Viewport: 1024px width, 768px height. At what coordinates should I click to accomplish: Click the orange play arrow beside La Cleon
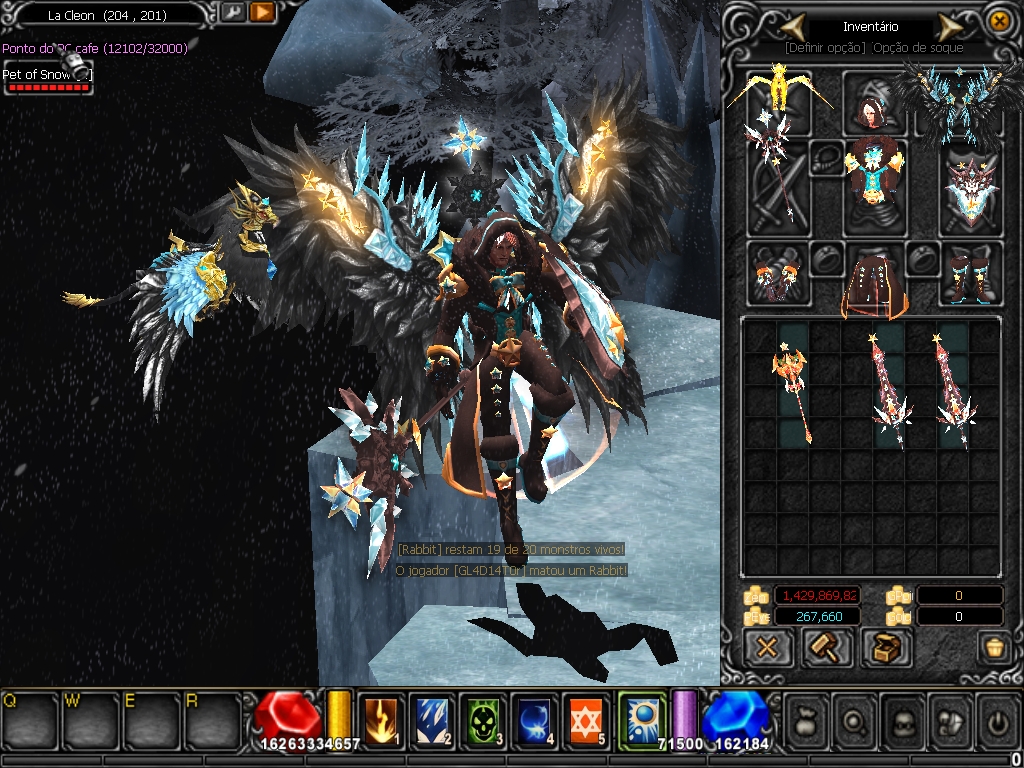(262, 13)
